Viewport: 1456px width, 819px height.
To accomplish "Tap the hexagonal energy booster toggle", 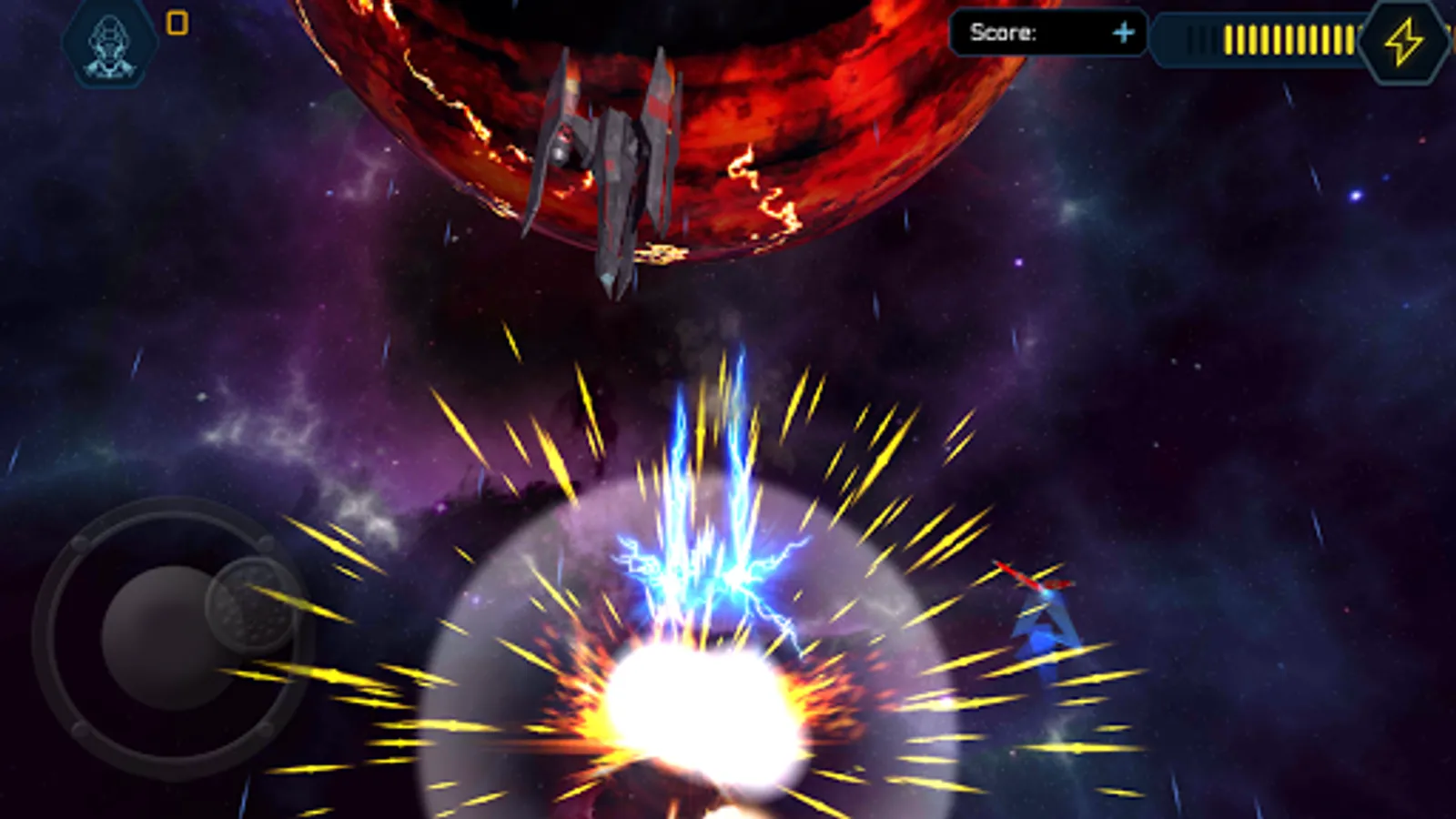I will pos(1406,38).
